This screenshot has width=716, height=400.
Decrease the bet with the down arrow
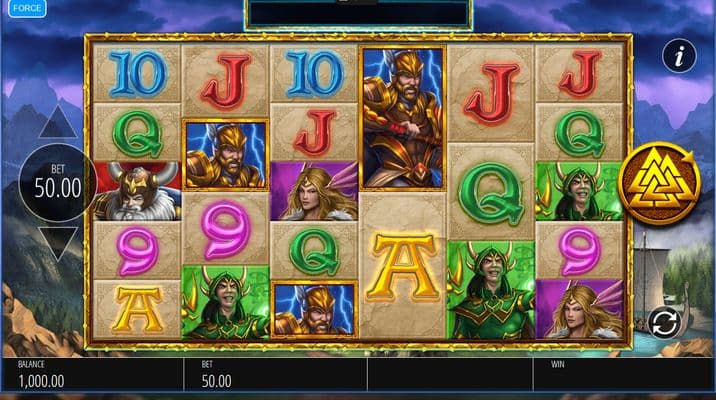click(x=58, y=243)
